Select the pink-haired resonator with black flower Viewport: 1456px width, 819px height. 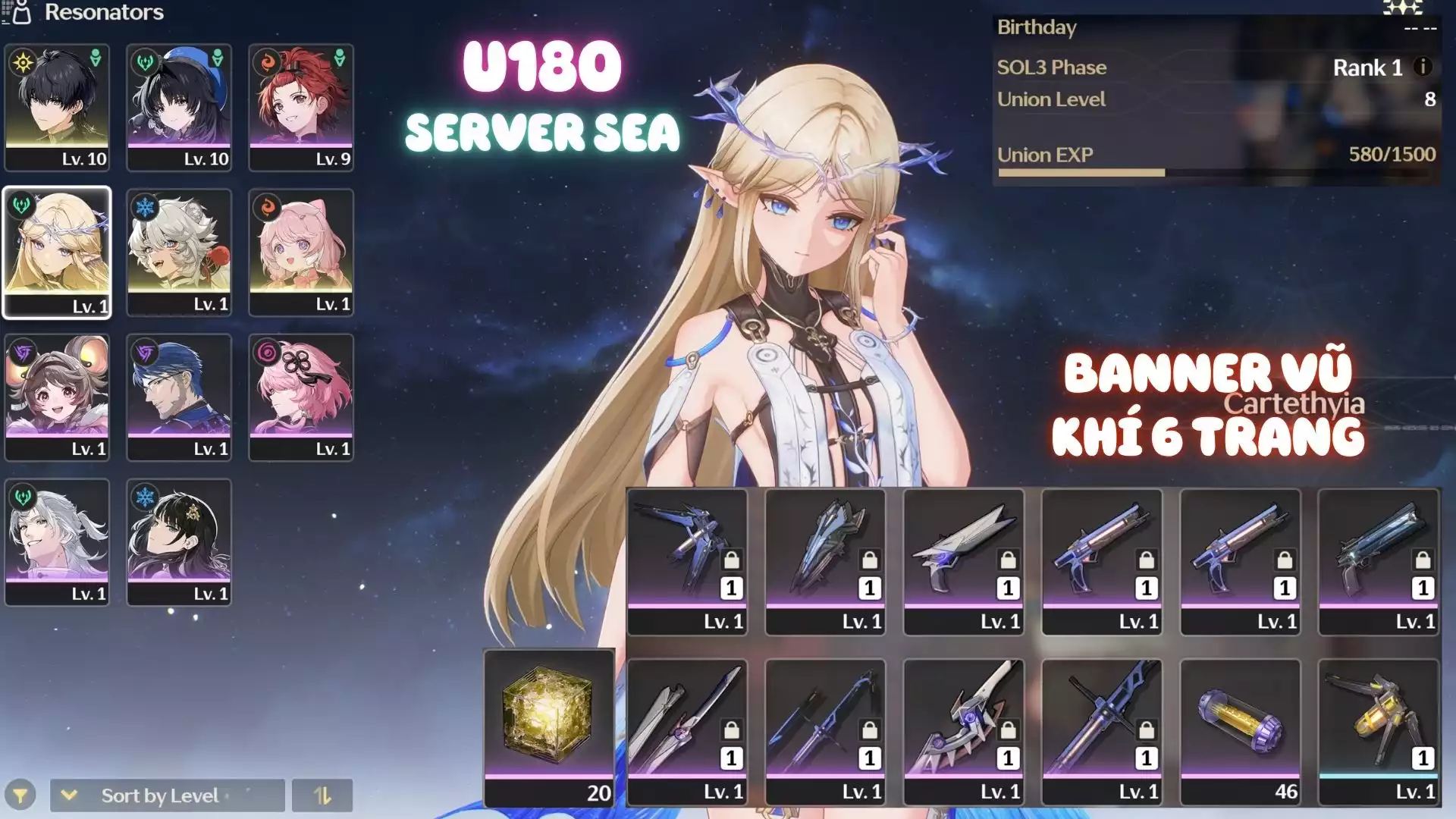coord(301,397)
